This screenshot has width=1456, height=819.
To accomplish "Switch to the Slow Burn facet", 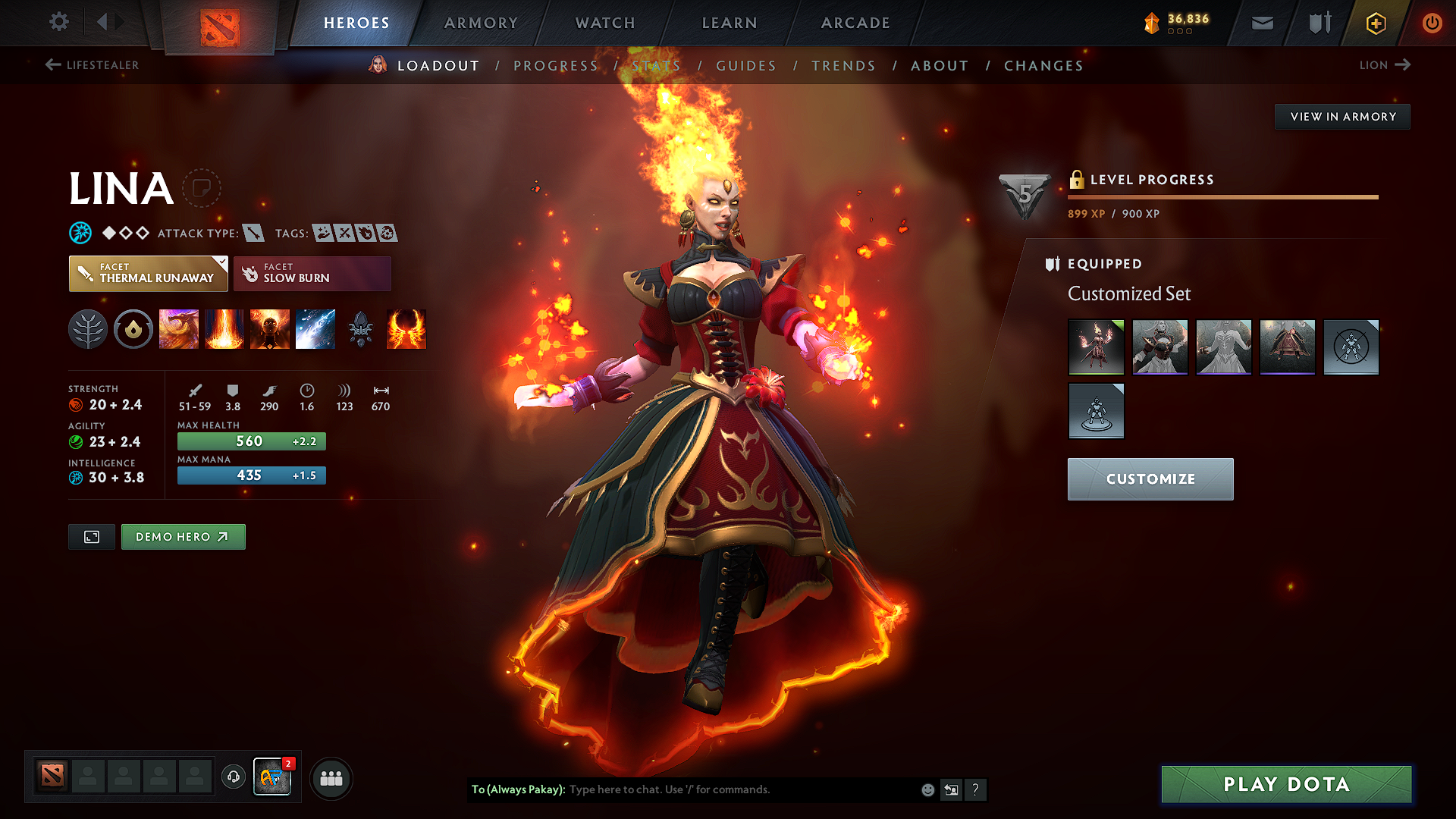I will click(311, 273).
